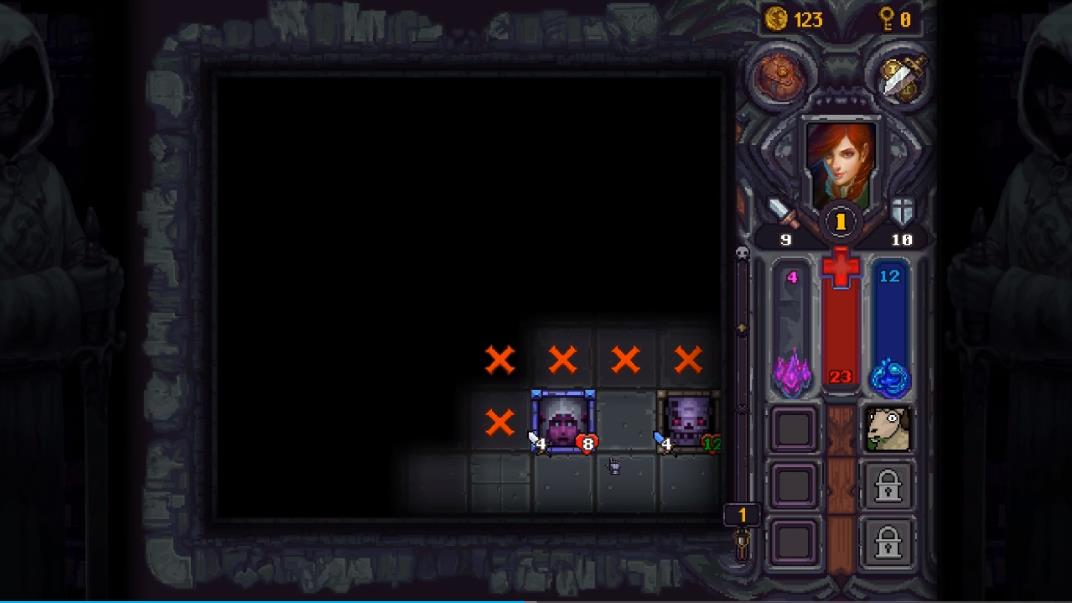Attack the purple-faced enemy tile with 8 health
The height and width of the screenshot is (603, 1072).
(x=562, y=421)
